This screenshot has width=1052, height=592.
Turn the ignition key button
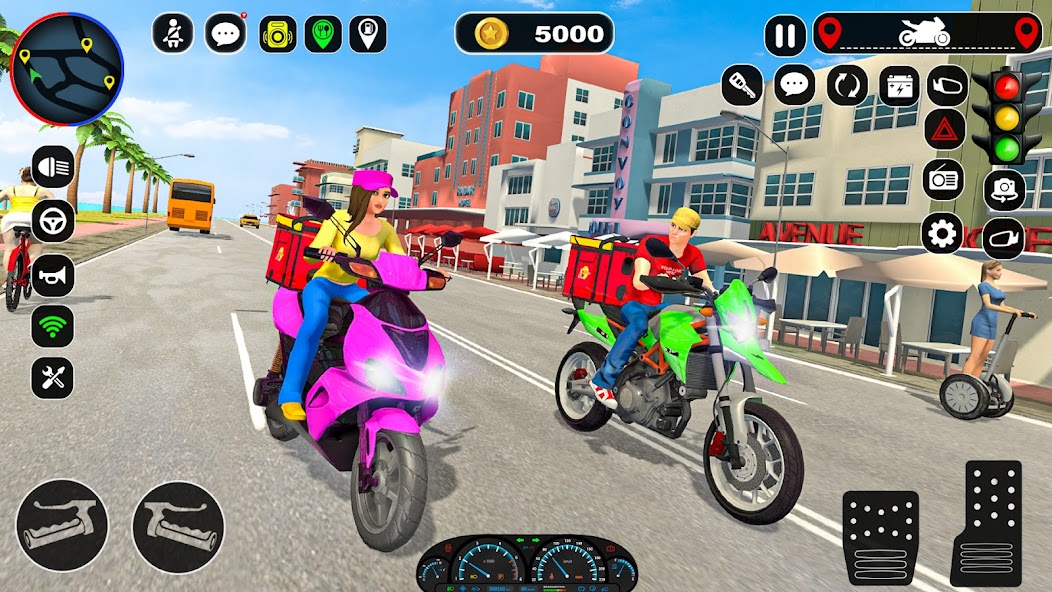[742, 85]
